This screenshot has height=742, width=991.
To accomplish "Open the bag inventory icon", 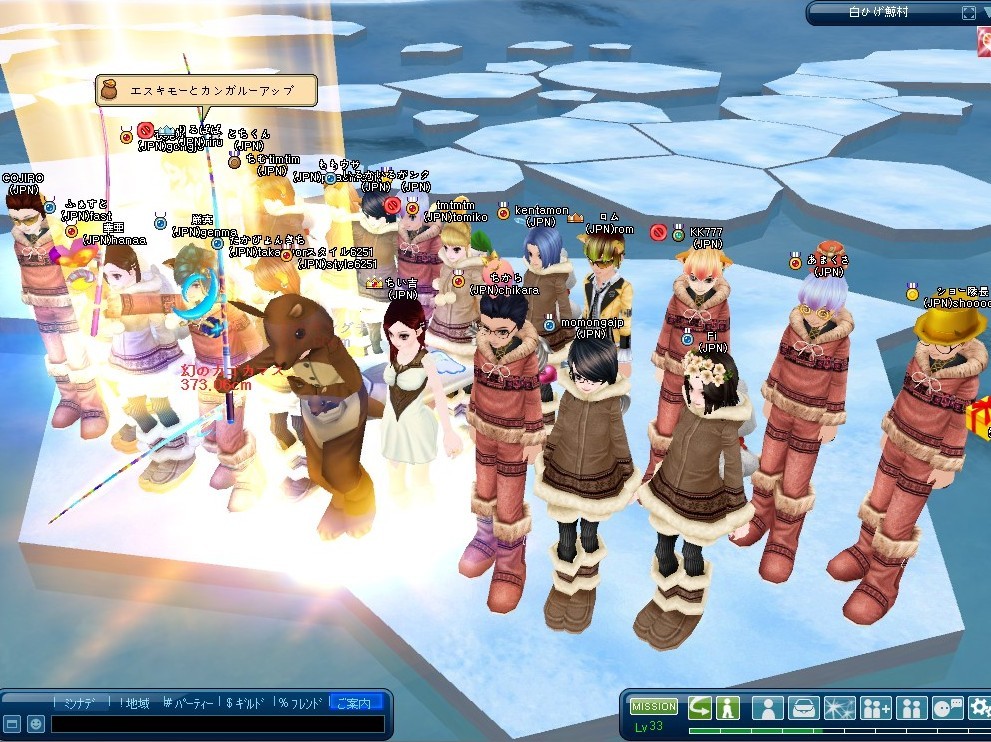I will click(804, 709).
